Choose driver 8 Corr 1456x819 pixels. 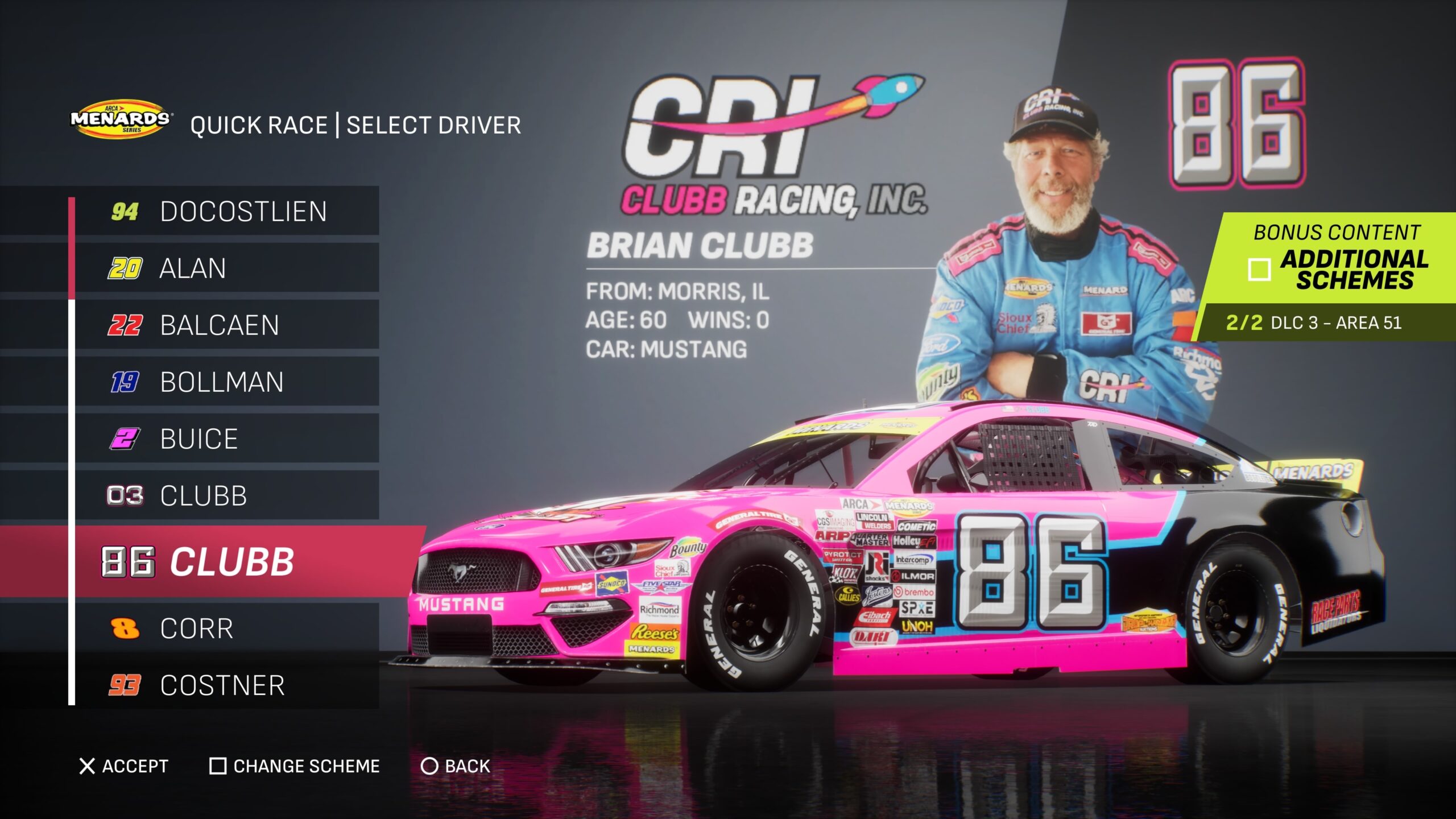point(227,628)
